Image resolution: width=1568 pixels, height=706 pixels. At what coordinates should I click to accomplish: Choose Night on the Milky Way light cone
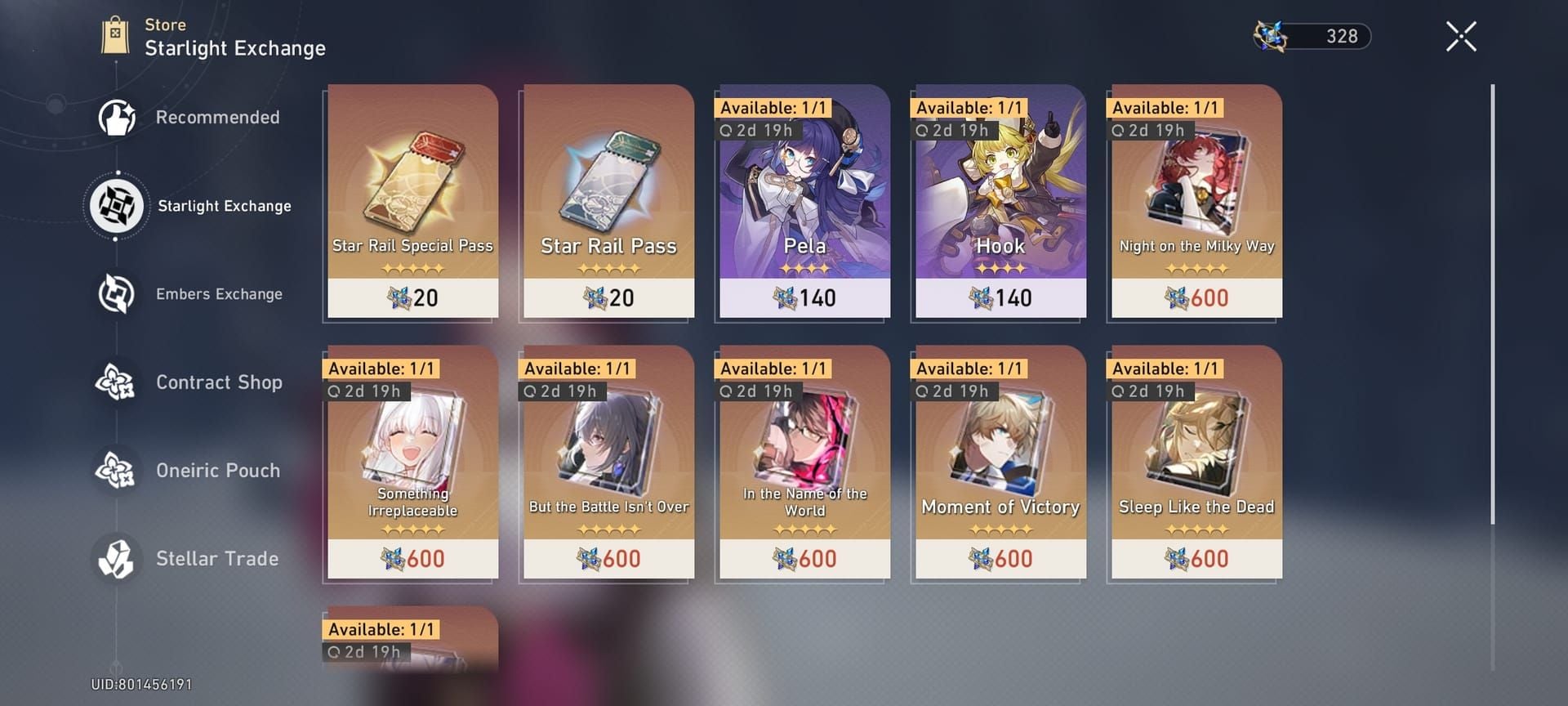tap(1195, 202)
